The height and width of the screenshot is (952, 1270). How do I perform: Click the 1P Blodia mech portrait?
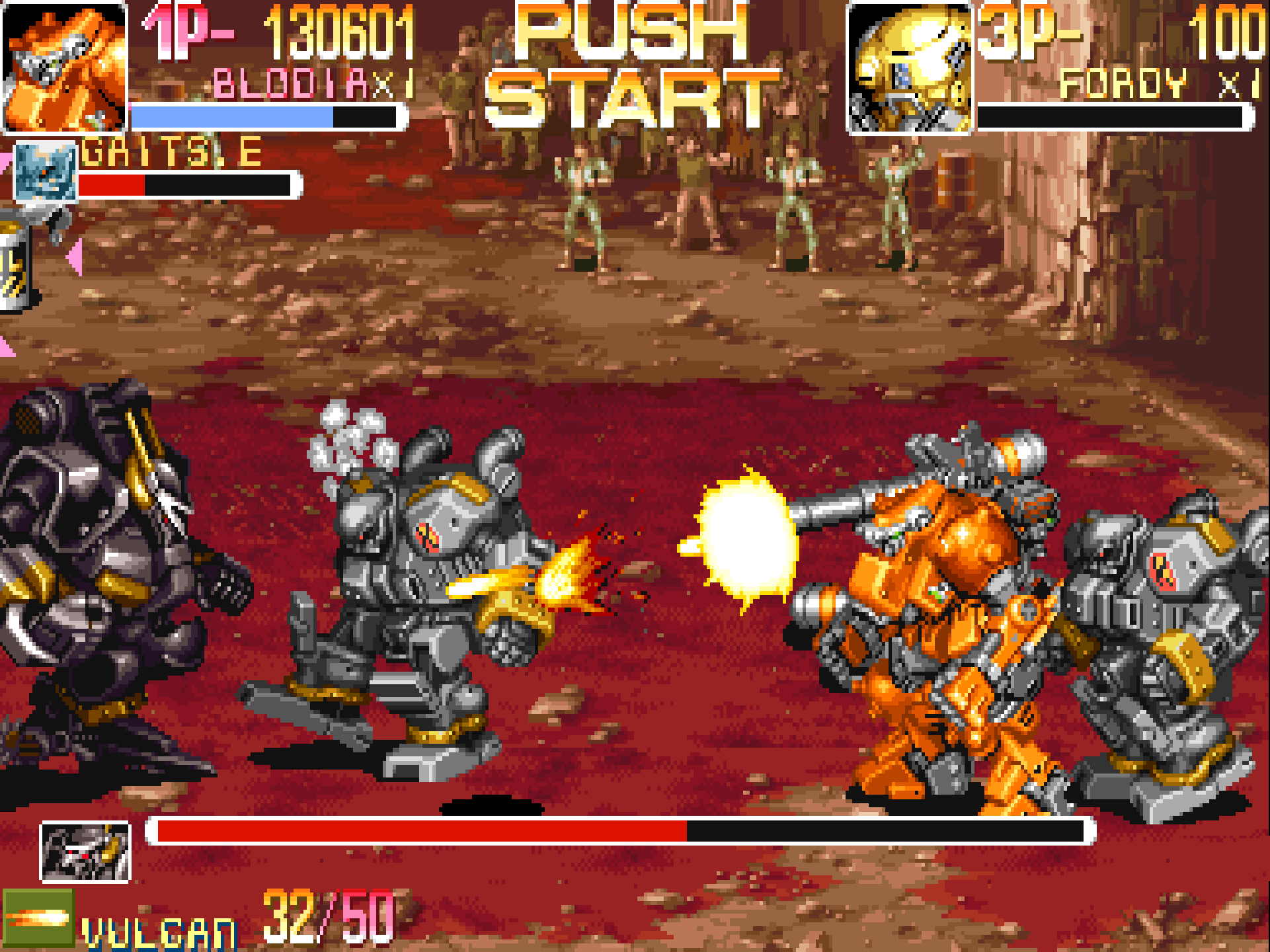(x=64, y=67)
